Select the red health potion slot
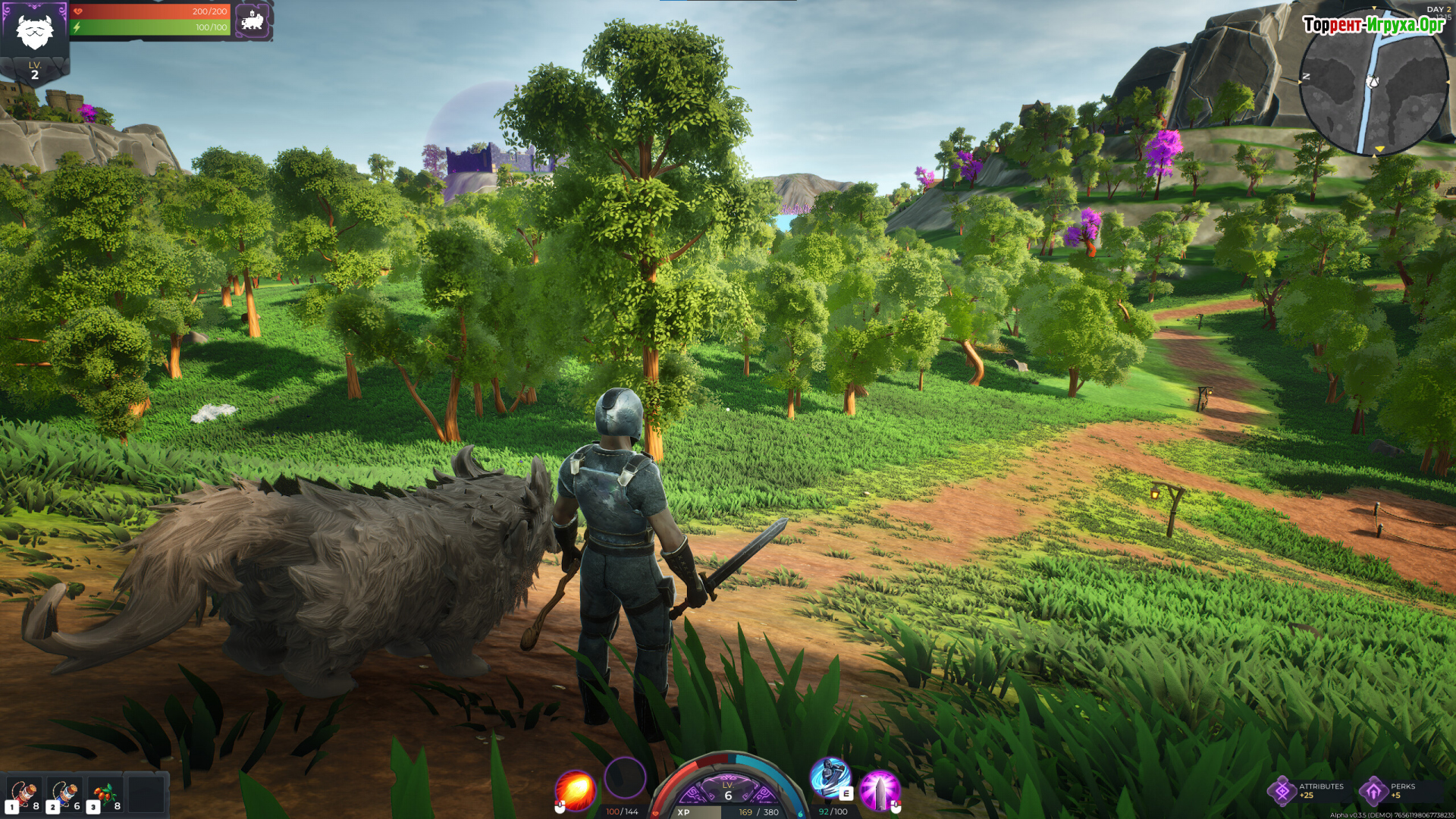The image size is (1456, 819). click(x=24, y=794)
